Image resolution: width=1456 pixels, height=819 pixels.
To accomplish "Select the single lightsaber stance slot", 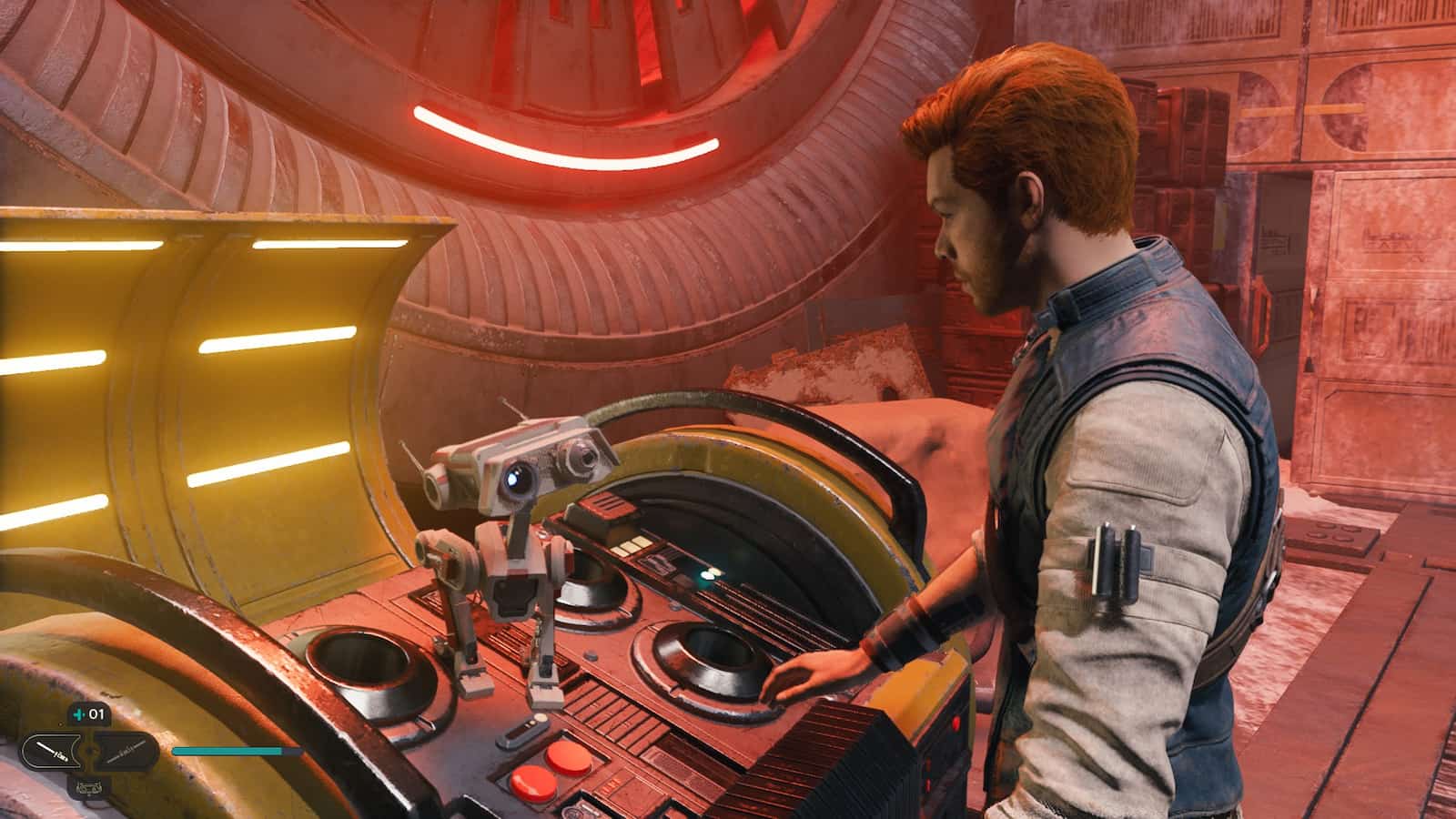I will click(50, 751).
